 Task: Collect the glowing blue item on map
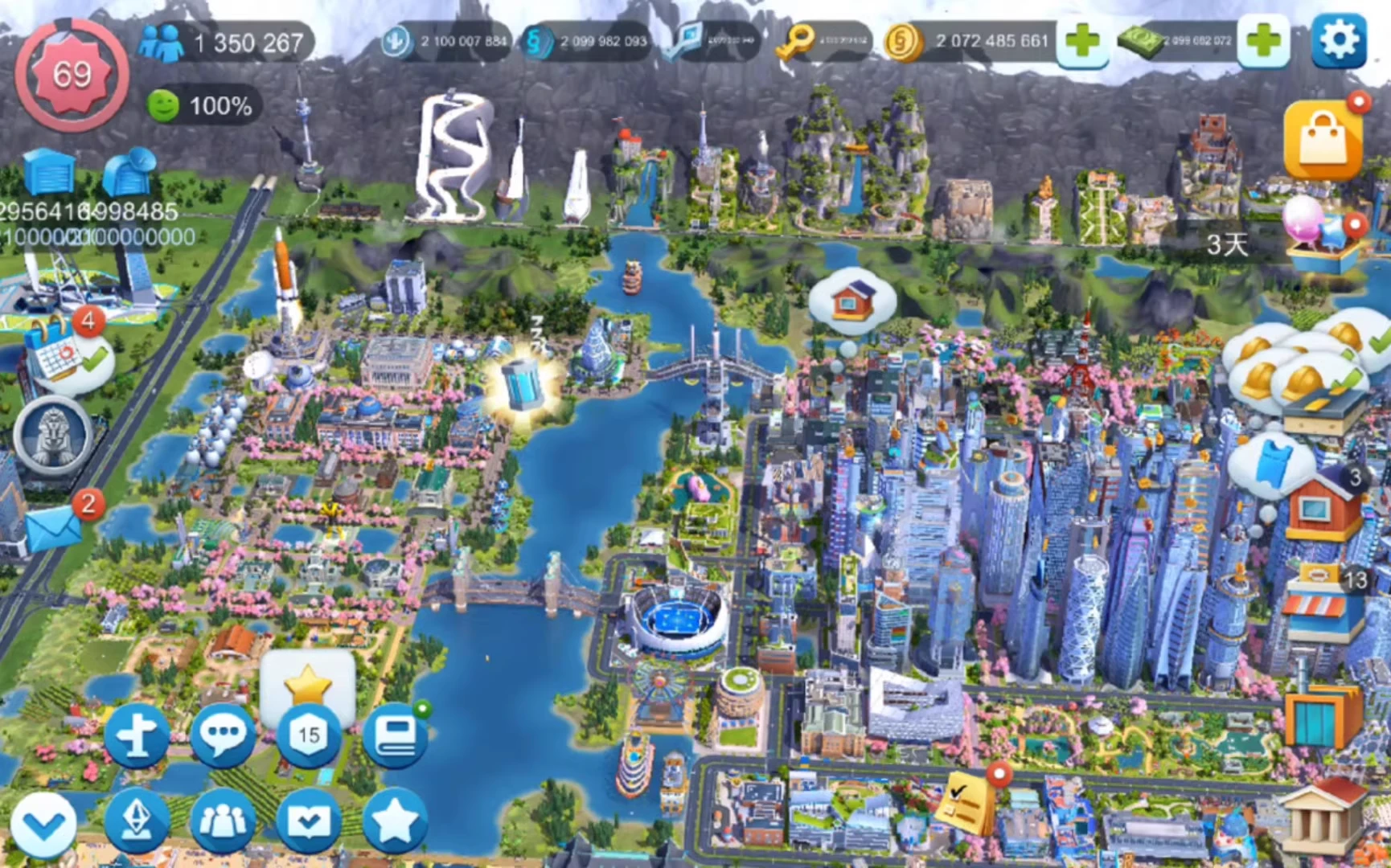pos(523,386)
